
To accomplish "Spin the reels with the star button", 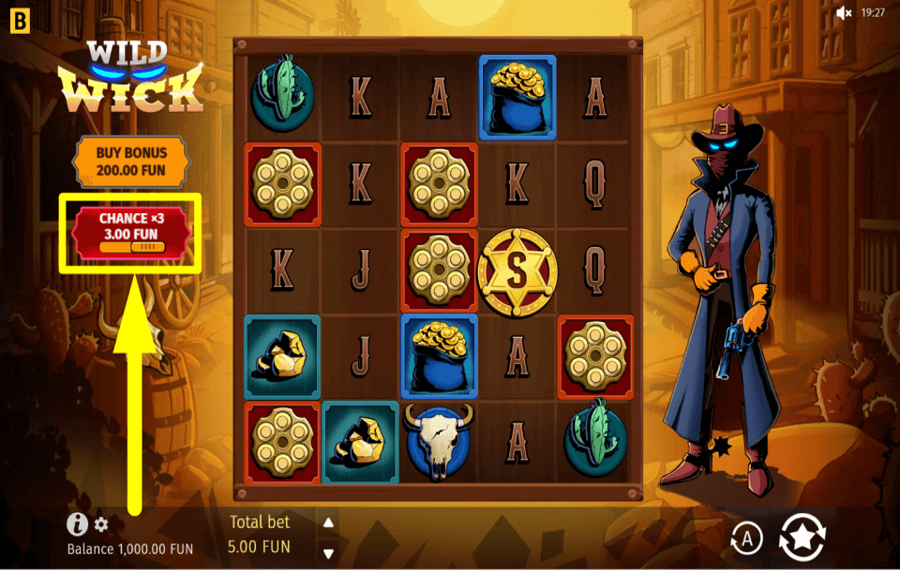I will (x=802, y=537).
